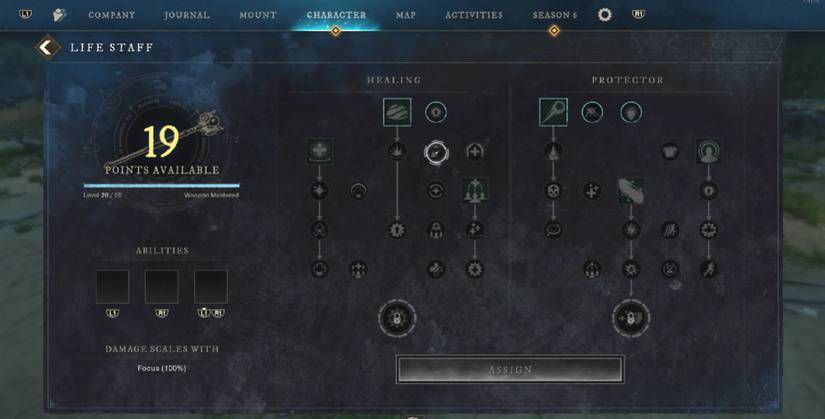
Task: Select the Protector tree's bottom ultimate node
Action: [630, 319]
